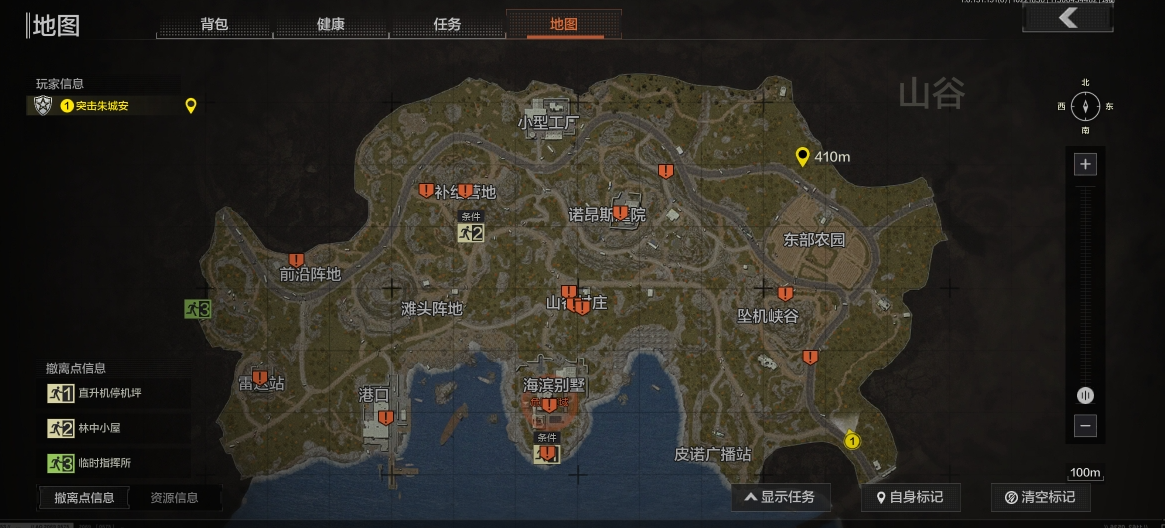Show the 撤离点信息 legend tab
The image size is (1165, 528).
pos(84,497)
